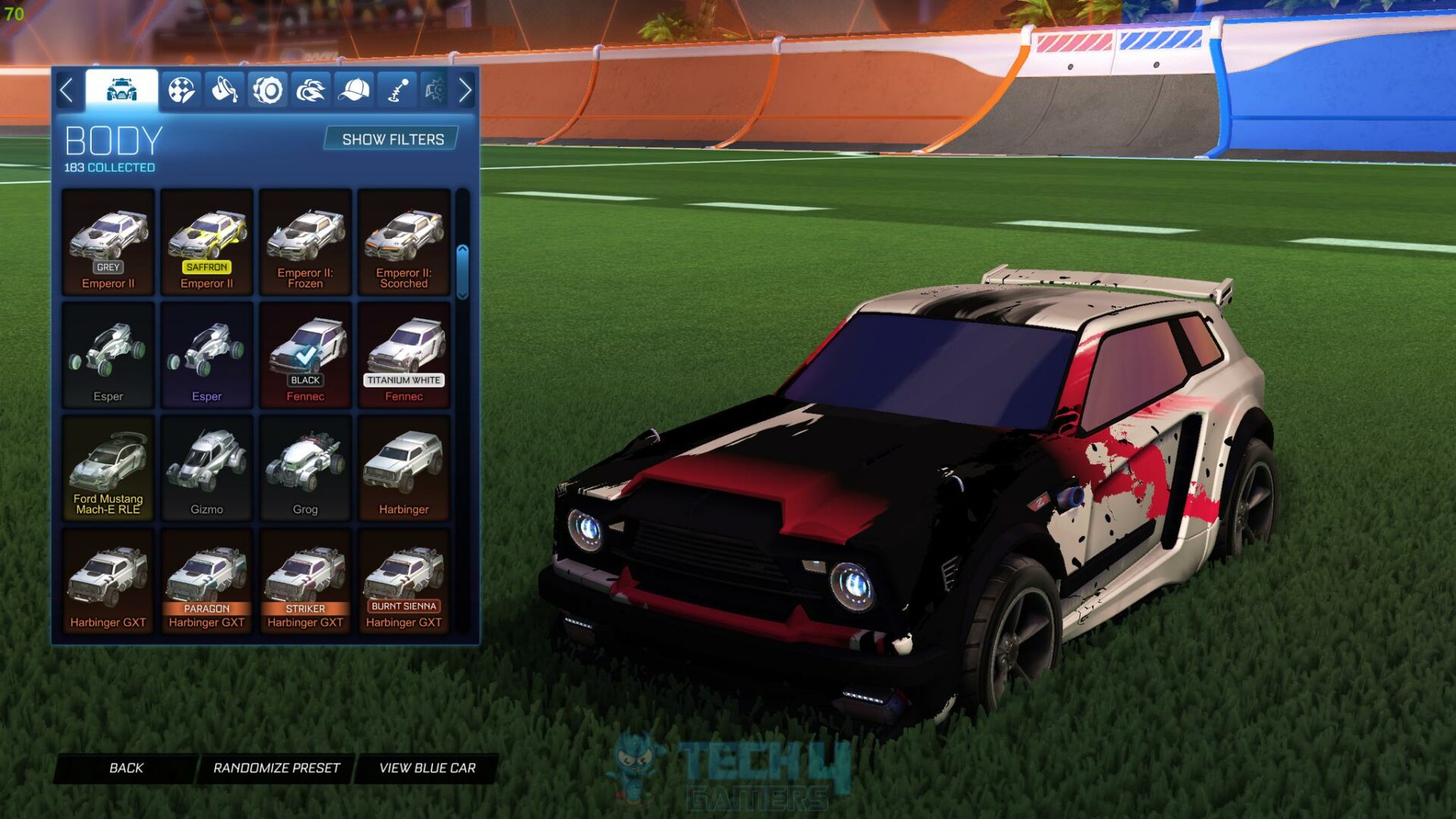Select the Saffron Emperor II body
1456x819 pixels.
pos(206,243)
